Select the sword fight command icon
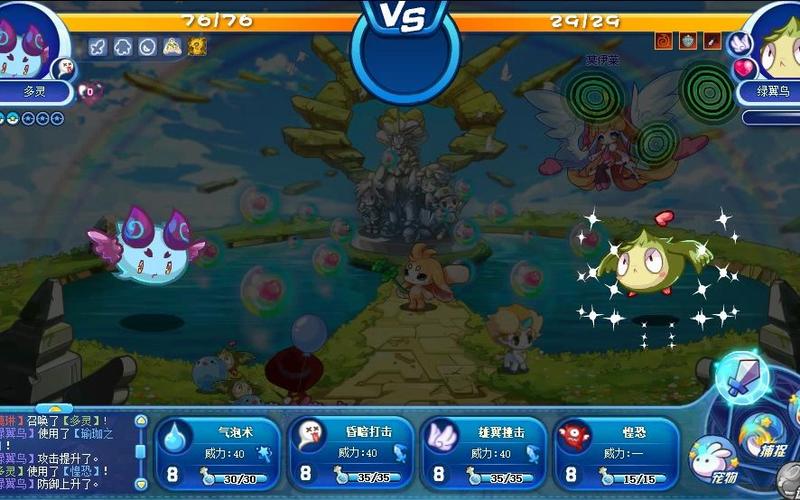Screen dimensions: 800x500 [x=742, y=377]
